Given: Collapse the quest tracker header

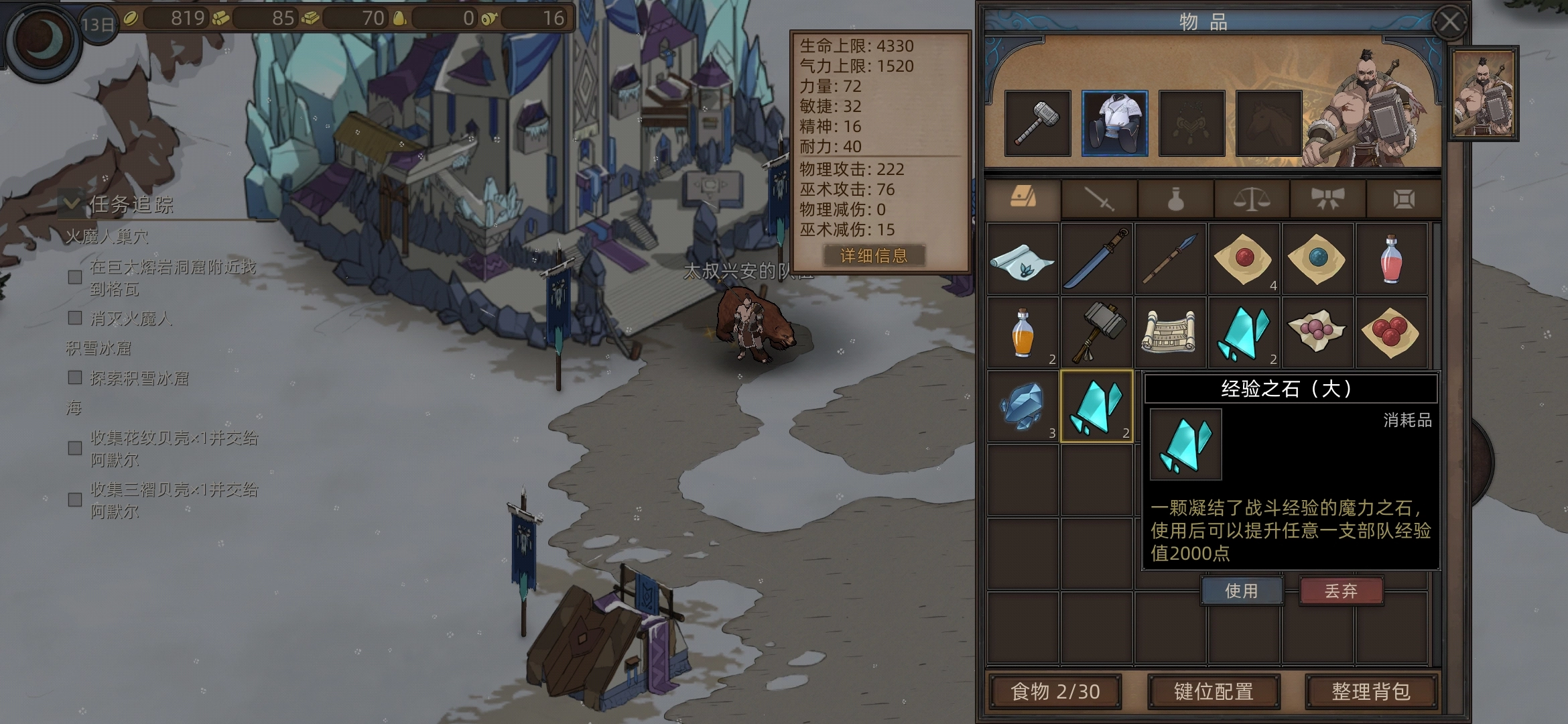Looking at the screenshot, I should 72,203.
